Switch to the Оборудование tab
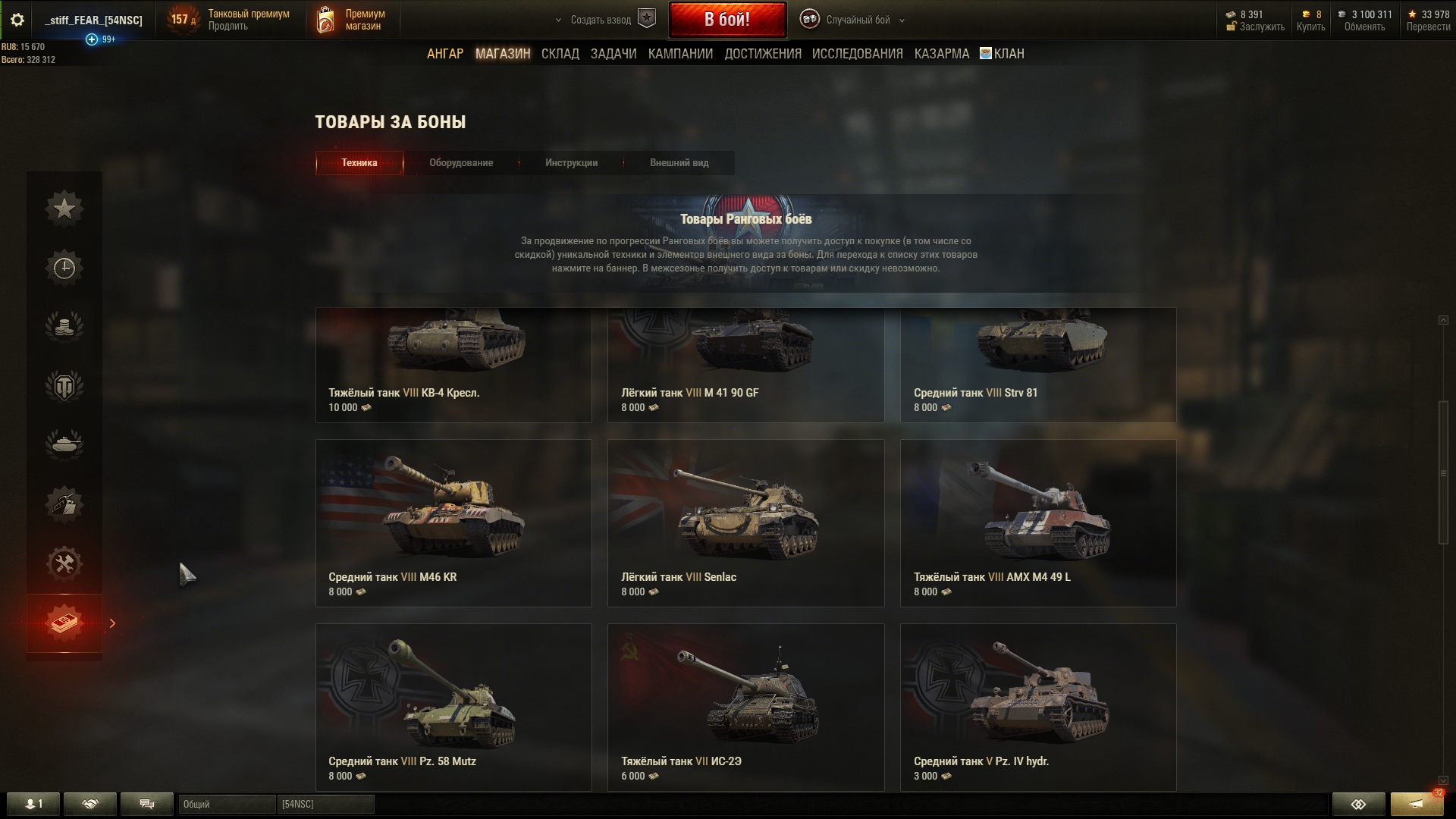Image resolution: width=1456 pixels, height=819 pixels. click(460, 163)
